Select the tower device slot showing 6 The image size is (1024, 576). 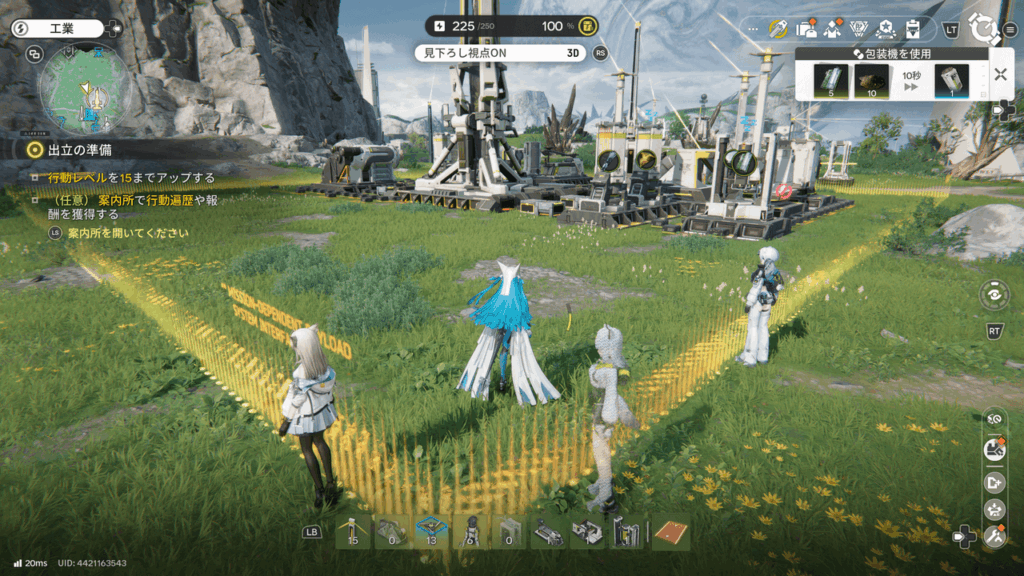[x=470, y=532]
